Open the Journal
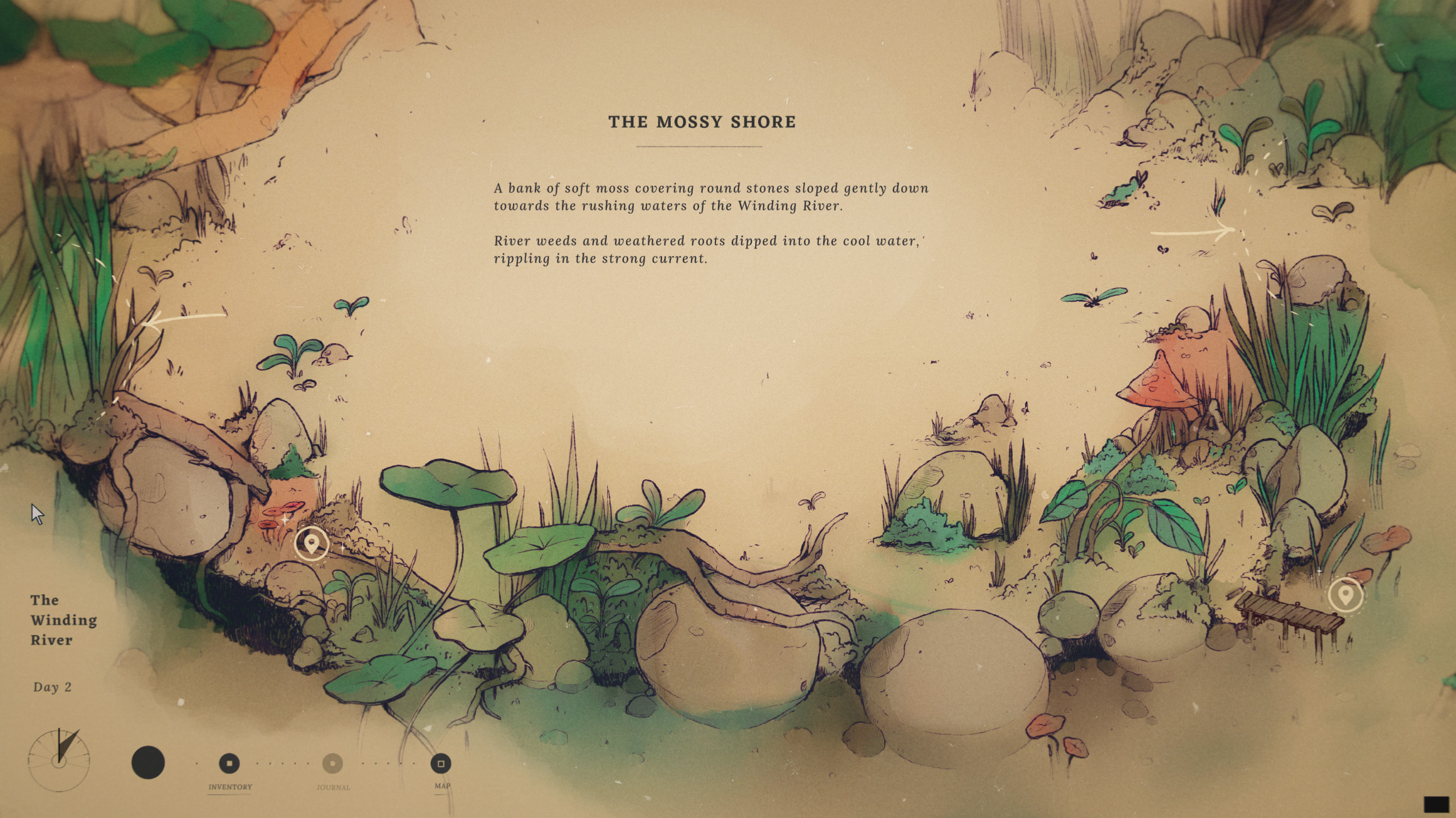Image resolution: width=1456 pixels, height=818 pixels. 332,763
